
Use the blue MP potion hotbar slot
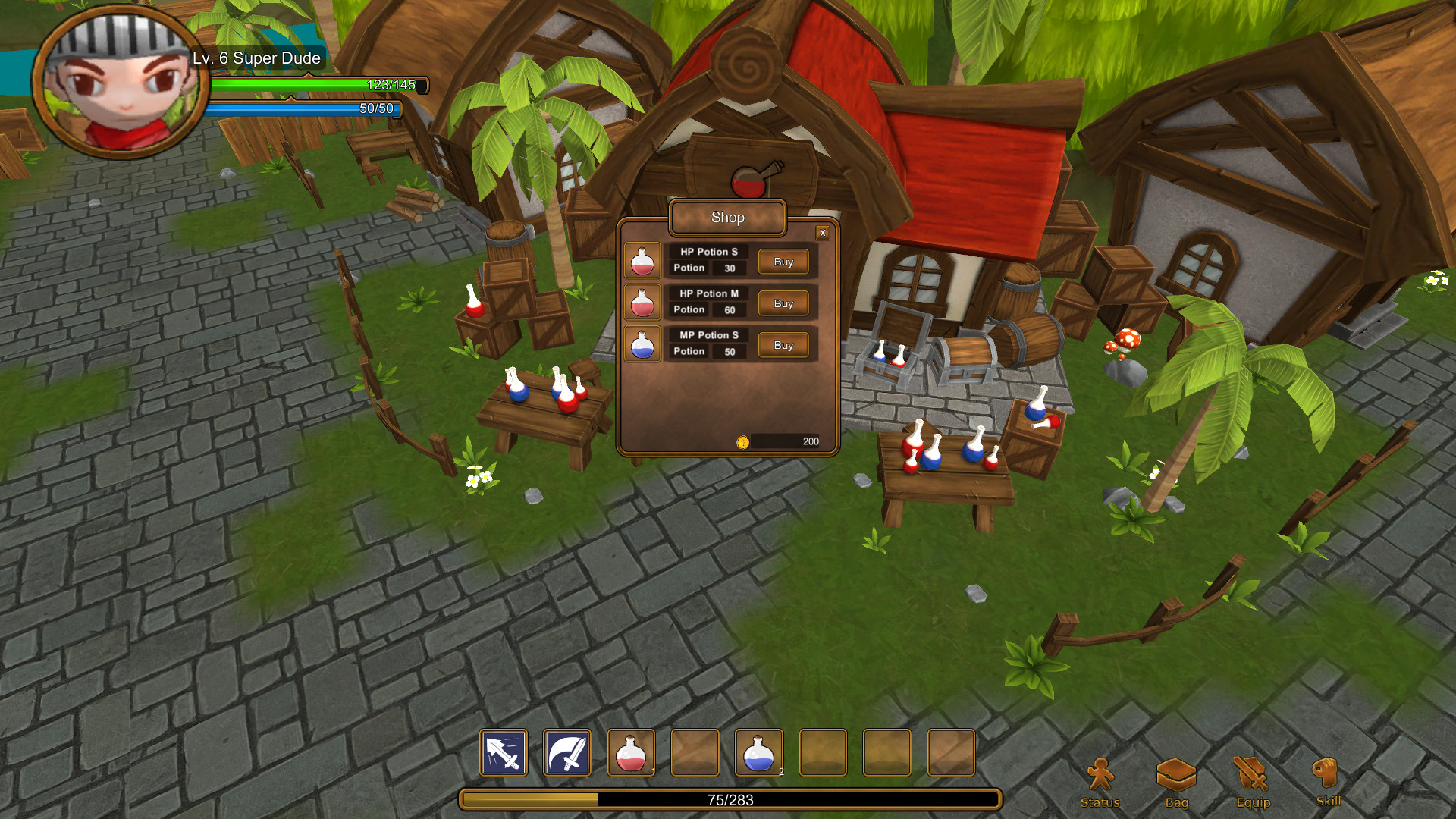click(758, 752)
